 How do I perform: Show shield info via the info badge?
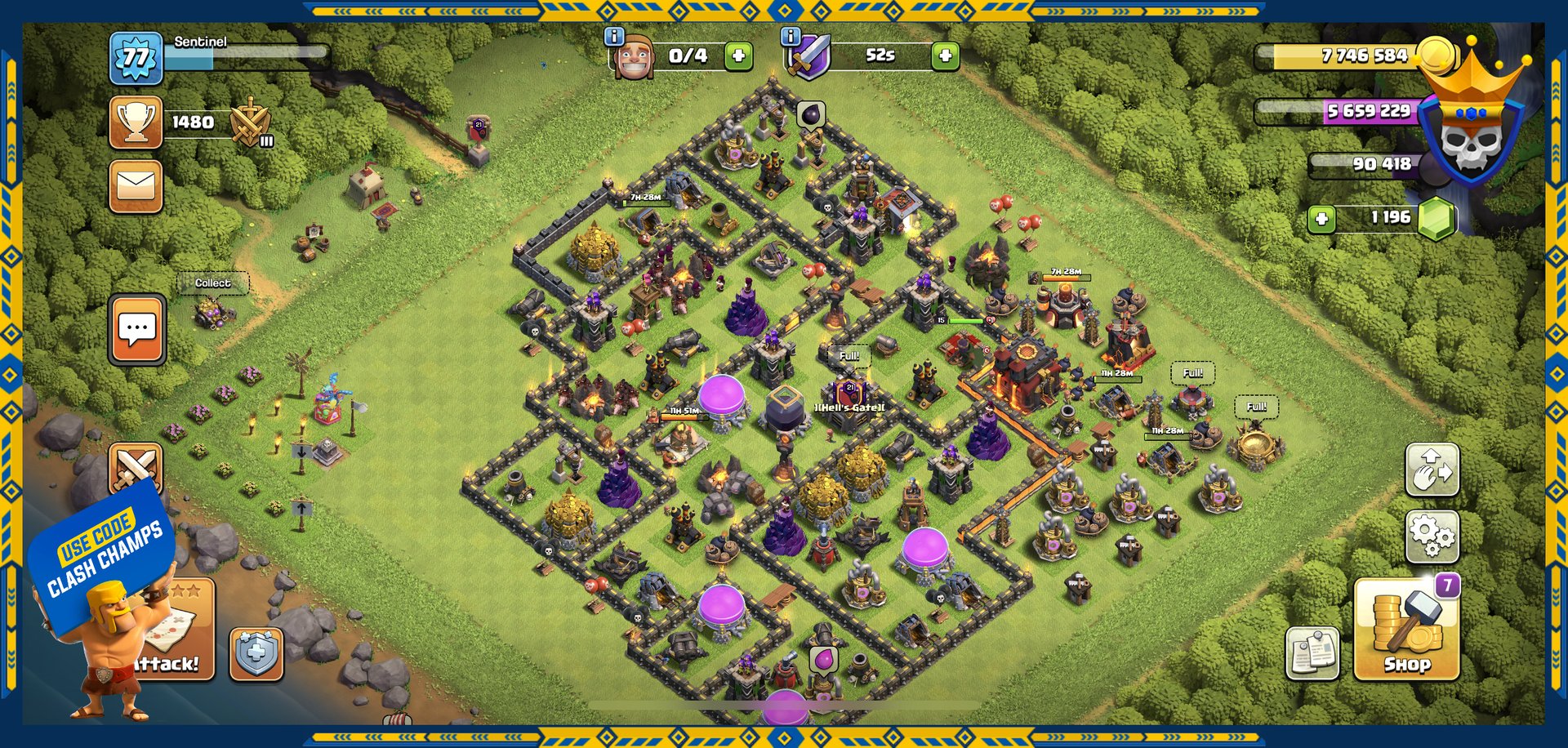click(x=790, y=36)
